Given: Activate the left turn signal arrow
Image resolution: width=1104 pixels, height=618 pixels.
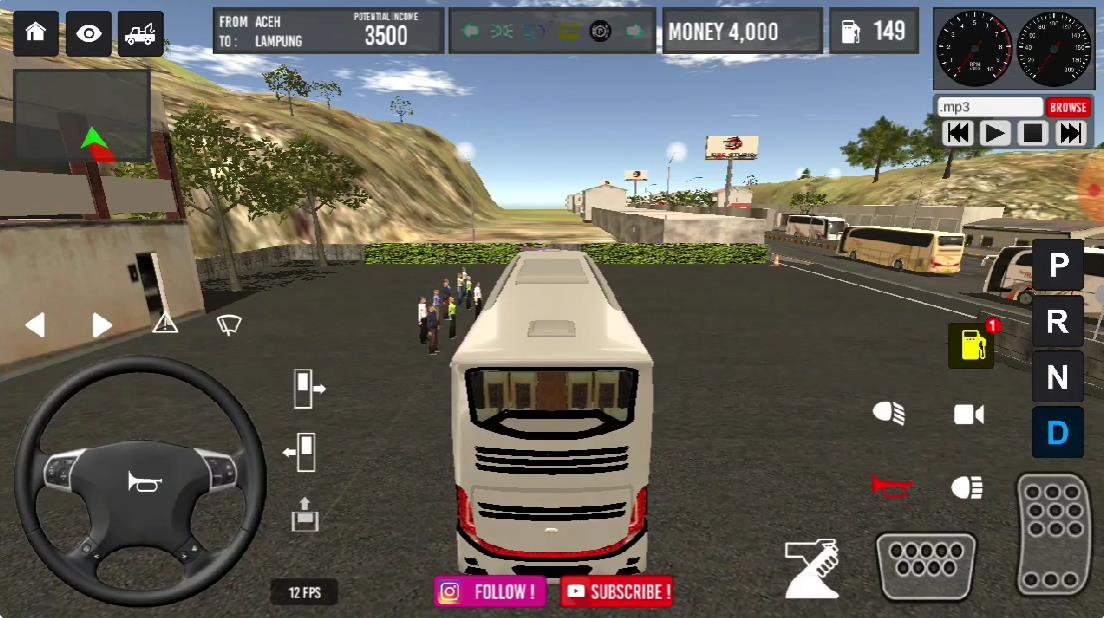Looking at the screenshot, I should [x=35, y=325].
